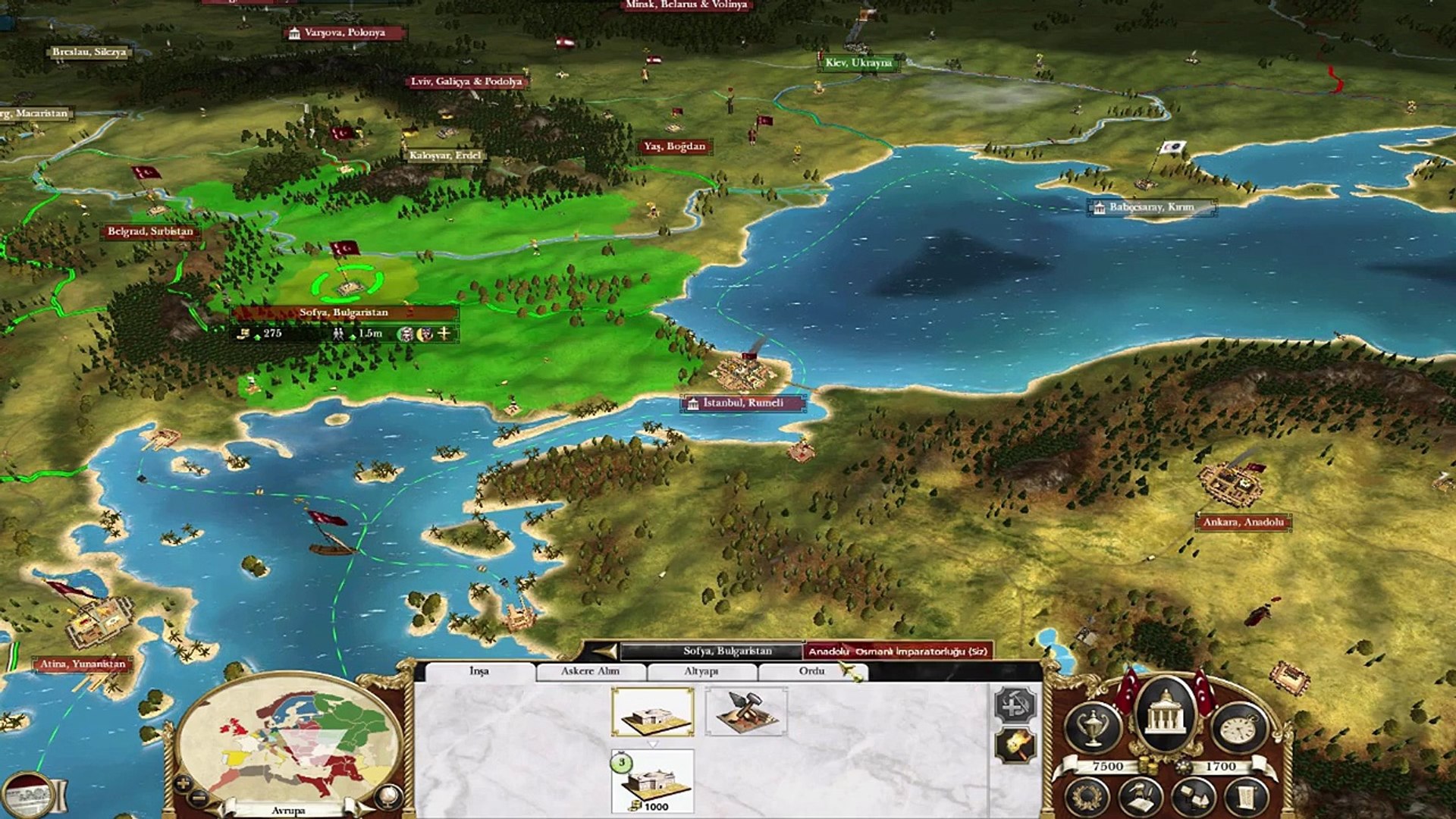This screenshot has height=819, width=1456.
Task: Click the repair button with plus sign
Action: coord(1015,705)
